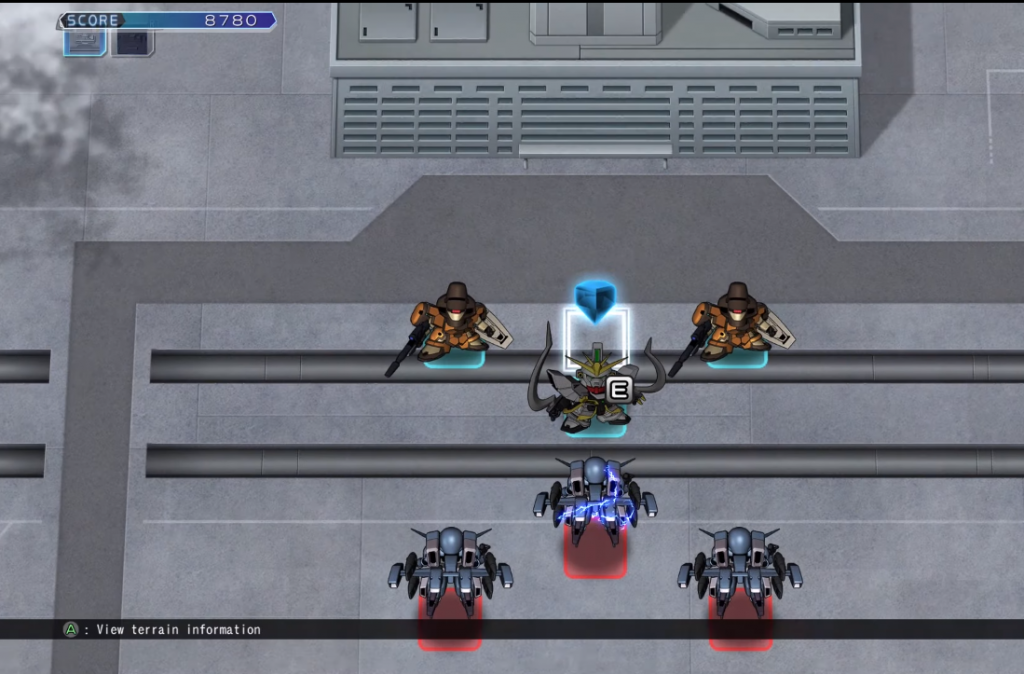Click the dark square icon below the score

(132, 42)
